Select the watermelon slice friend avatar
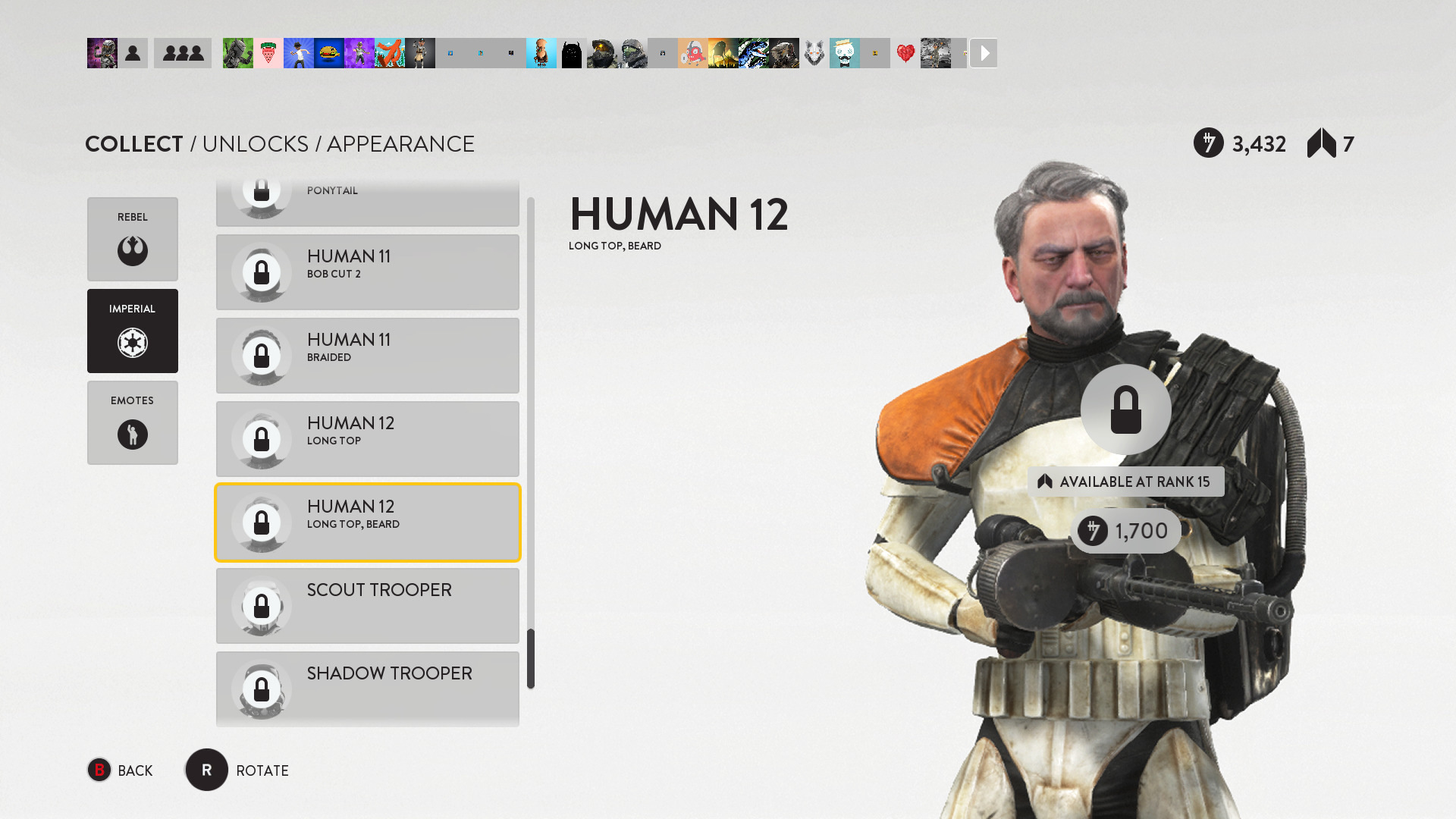The height and width of the screenshot is (819, 1456). tap(268, 53)
